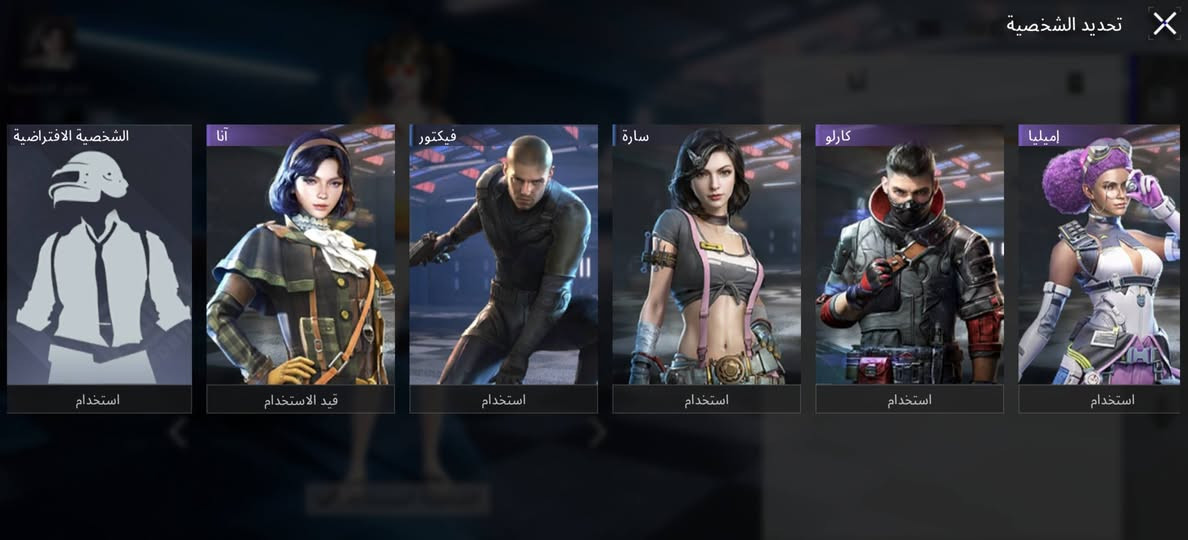Click the use button under default character

coord(99,400)
